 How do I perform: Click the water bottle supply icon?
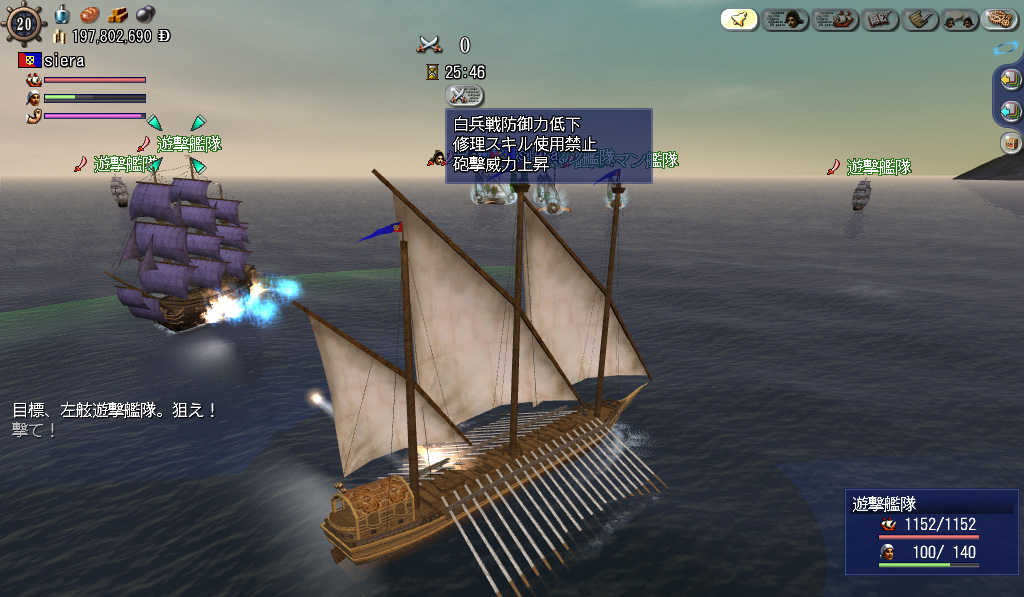click(62, 14)
